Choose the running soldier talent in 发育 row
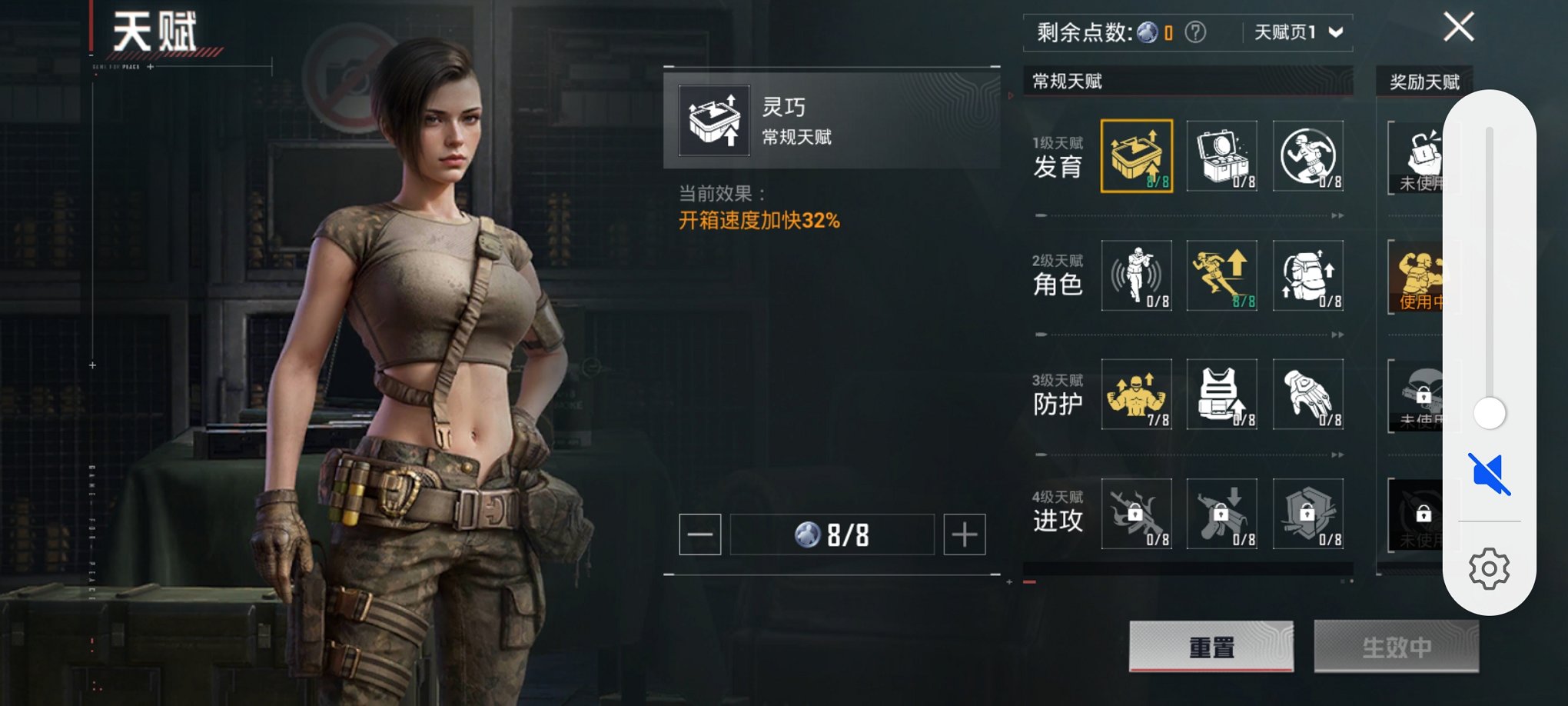Screen dimensions: 1568x706 [x=1308, y=156]
